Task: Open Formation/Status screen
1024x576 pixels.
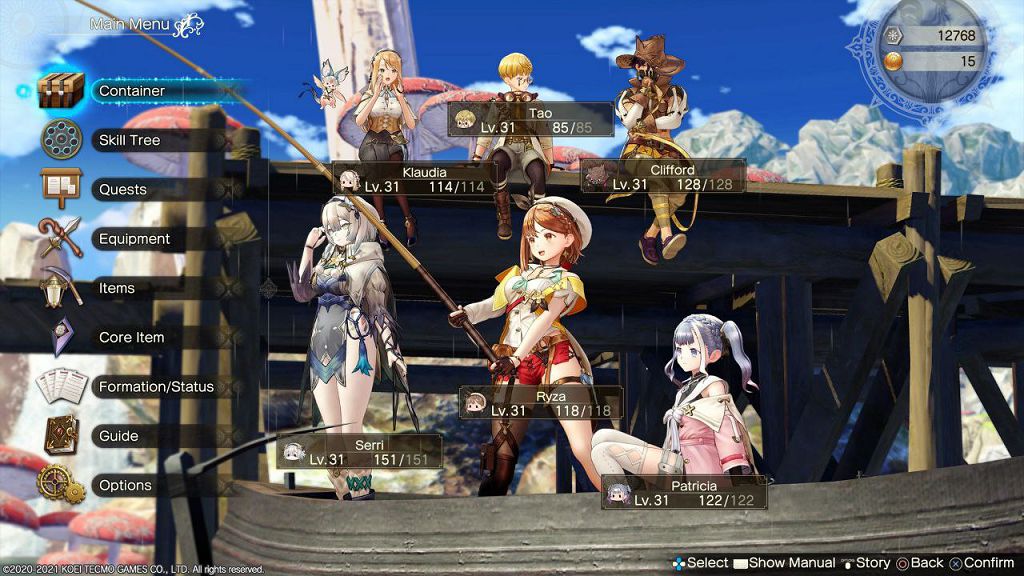Action: click(156, 386)
